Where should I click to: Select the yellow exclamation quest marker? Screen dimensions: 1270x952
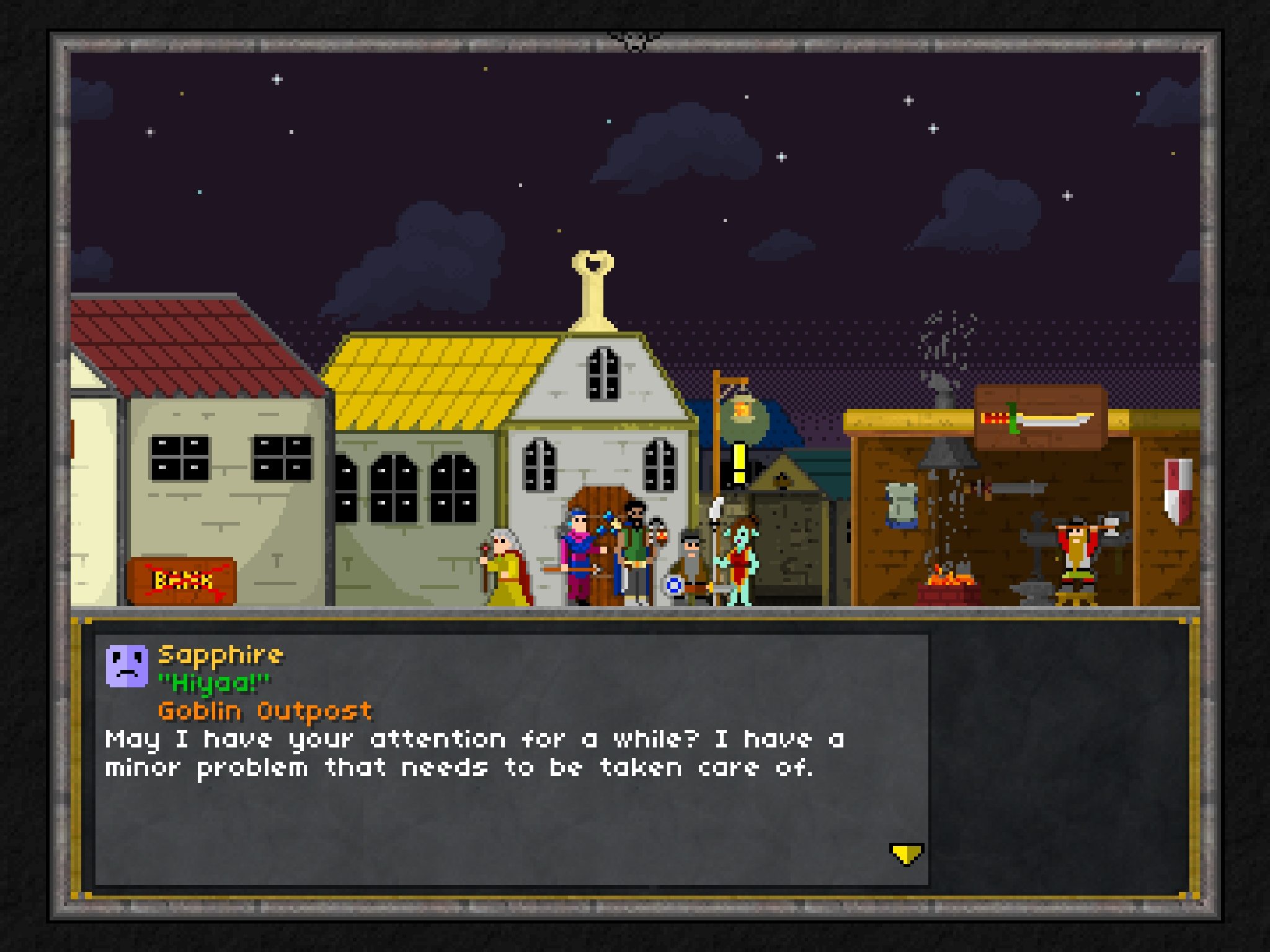[x=739, y=463]
